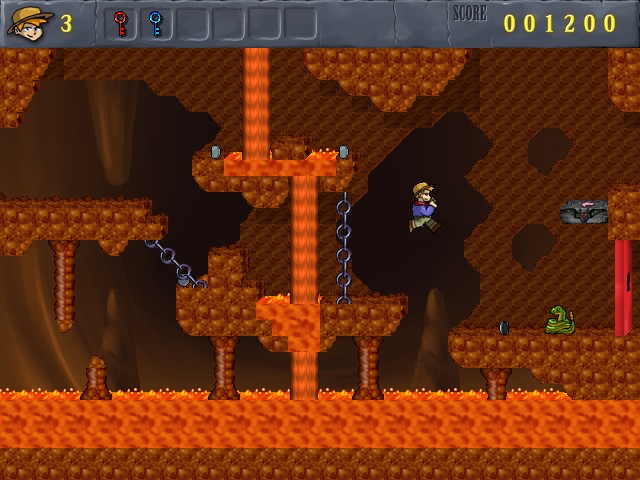
Task: Select the blue key inventory slot
Action: (156, 23)
